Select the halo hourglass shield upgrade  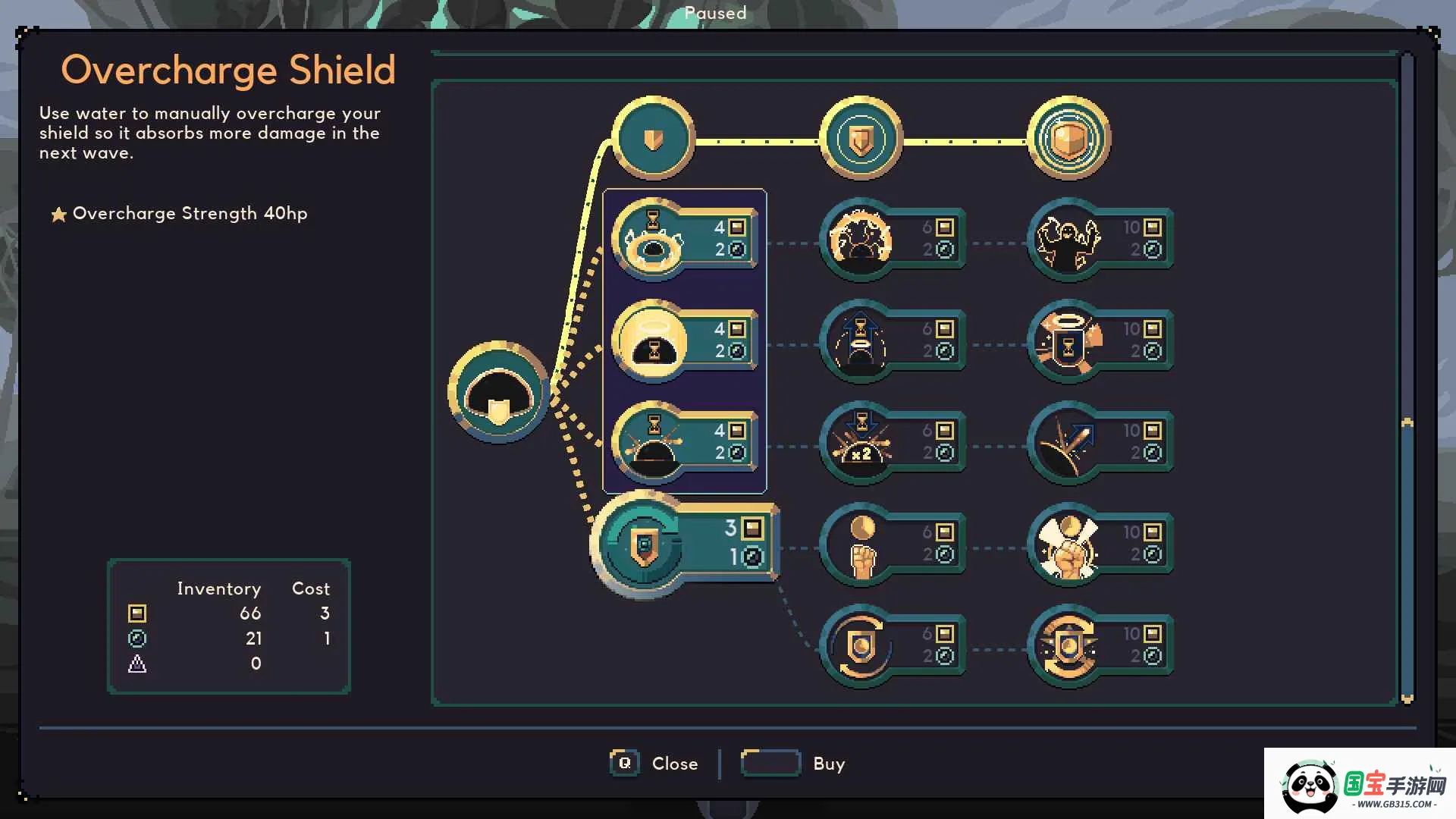pyautogui.click(x=1068, y=341)
